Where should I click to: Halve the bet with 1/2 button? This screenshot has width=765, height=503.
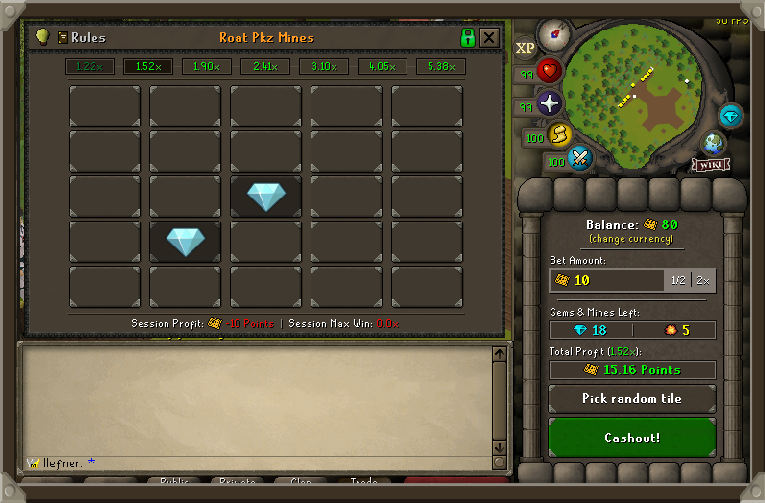pyautogui.click(x=678, y=280)
